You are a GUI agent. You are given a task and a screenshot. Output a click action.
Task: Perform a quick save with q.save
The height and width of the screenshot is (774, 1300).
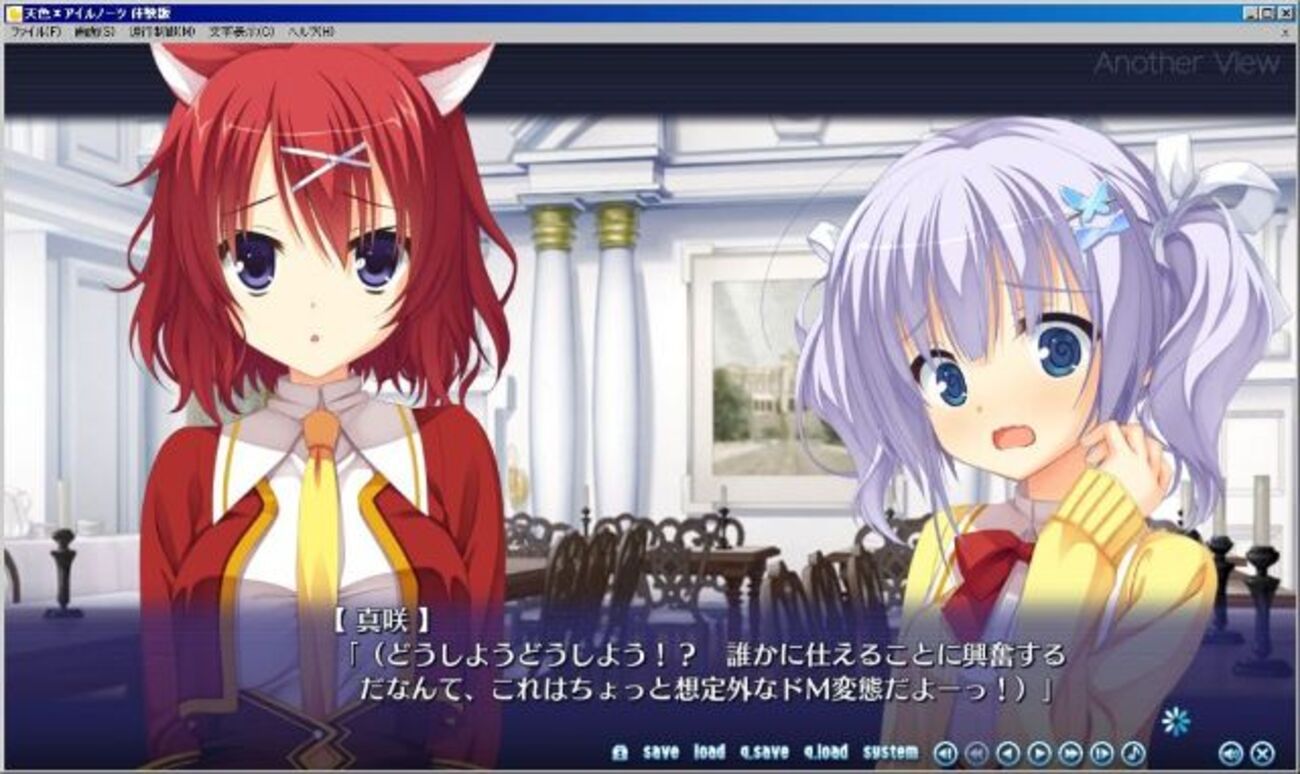[764, 752]
